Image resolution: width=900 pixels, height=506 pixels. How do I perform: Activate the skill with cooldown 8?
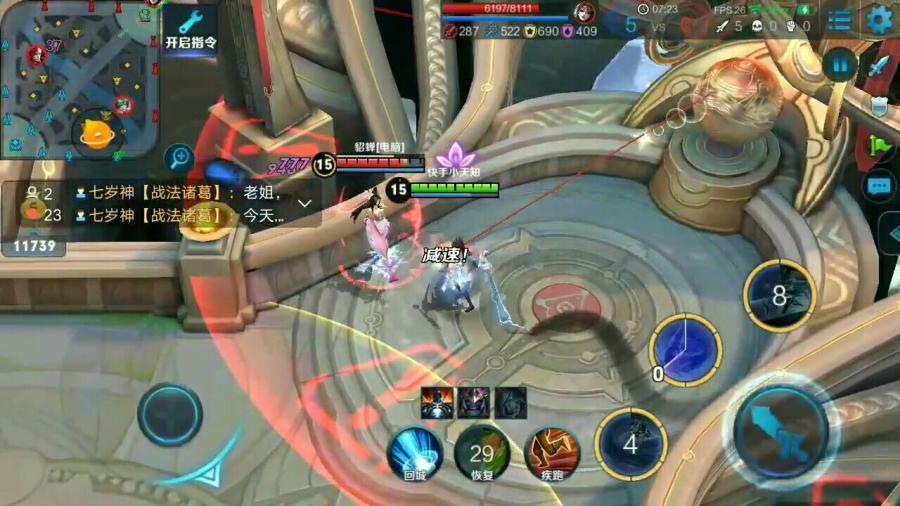point(780,296)
